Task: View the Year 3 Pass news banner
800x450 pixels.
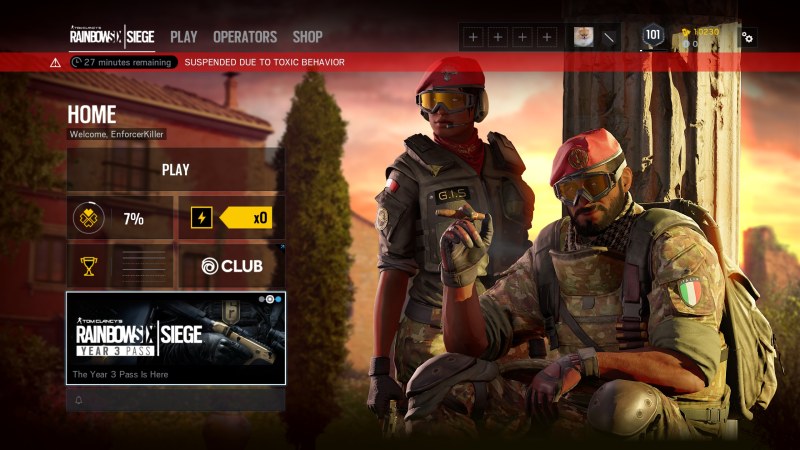Action: click(176, 338)
